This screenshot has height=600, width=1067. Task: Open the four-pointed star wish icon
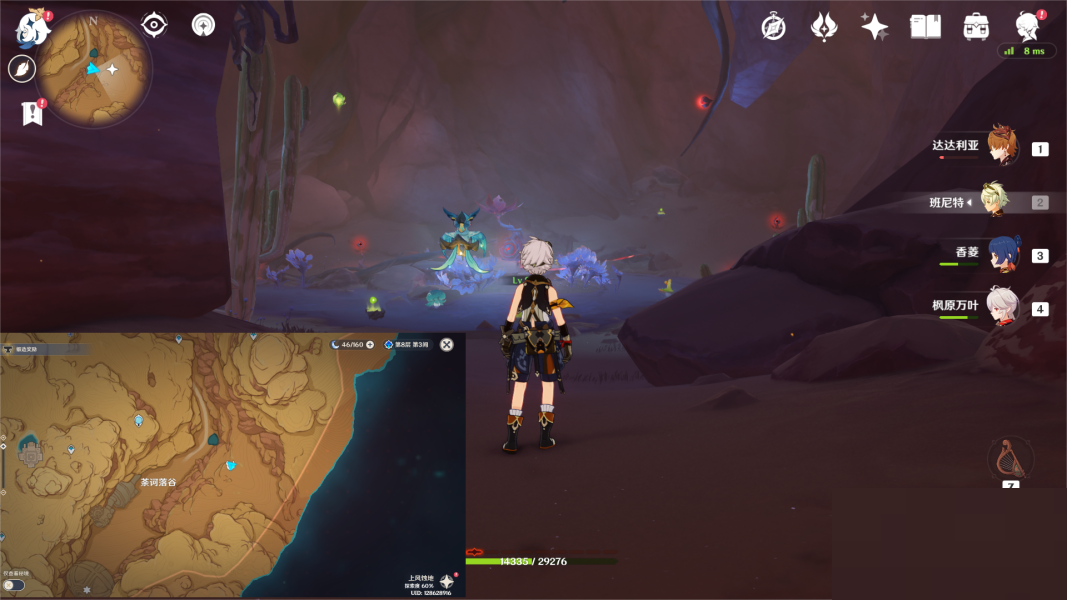tap(874, 27)
